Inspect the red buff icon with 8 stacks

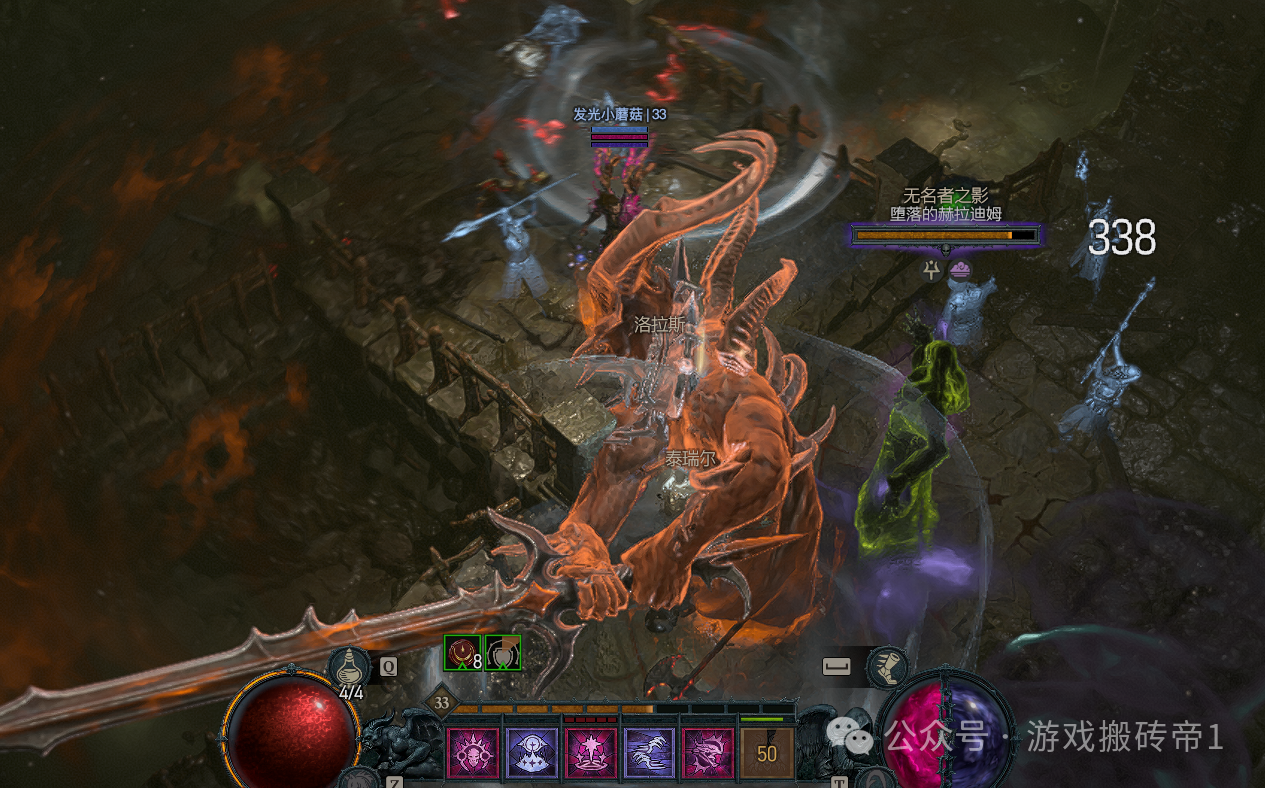pos(463,653)
